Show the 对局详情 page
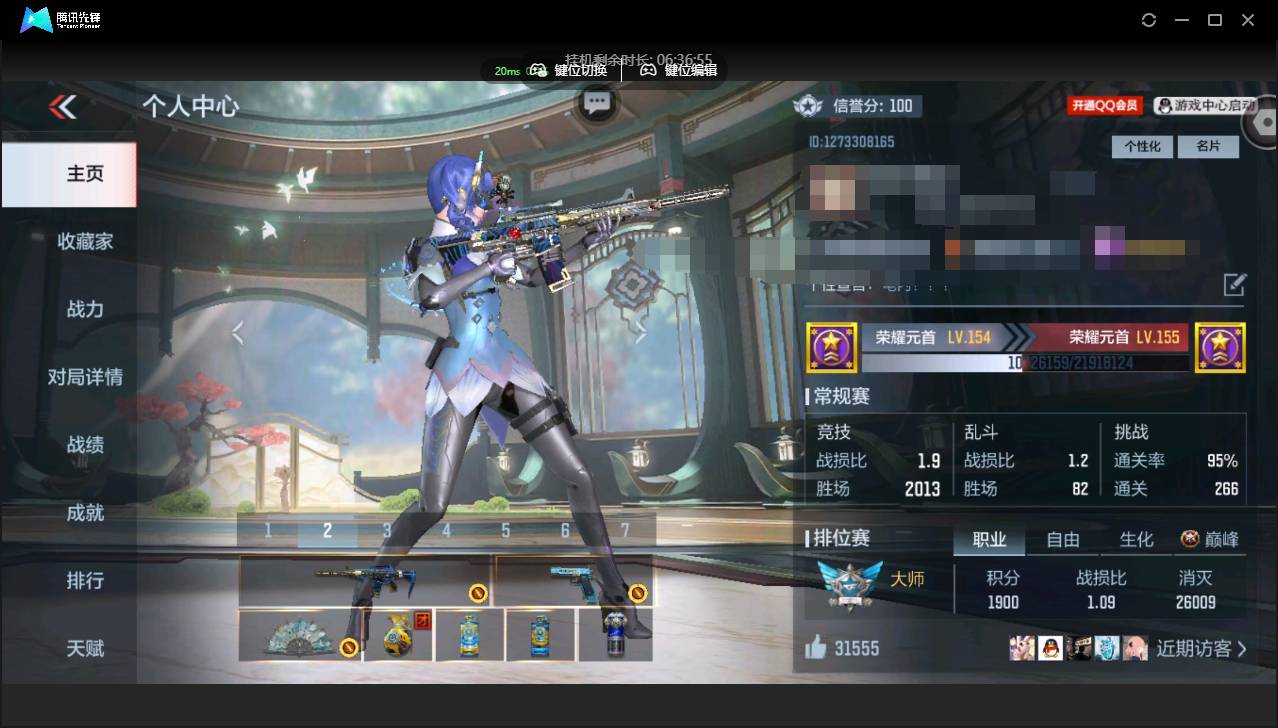1278x728 pixels. [x=84, y=377]
